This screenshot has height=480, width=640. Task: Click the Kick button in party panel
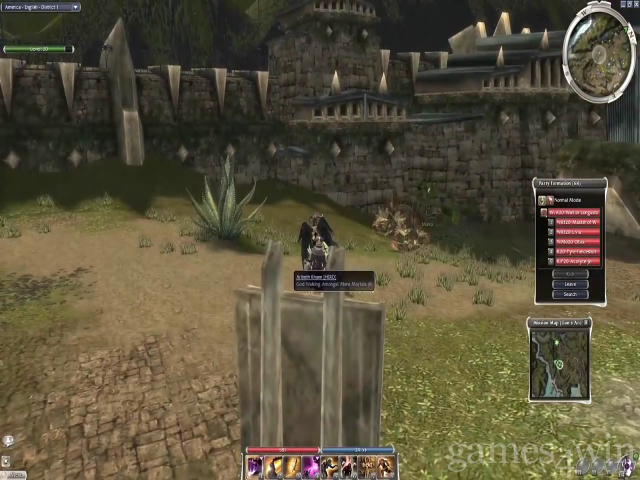pos(570,273)
